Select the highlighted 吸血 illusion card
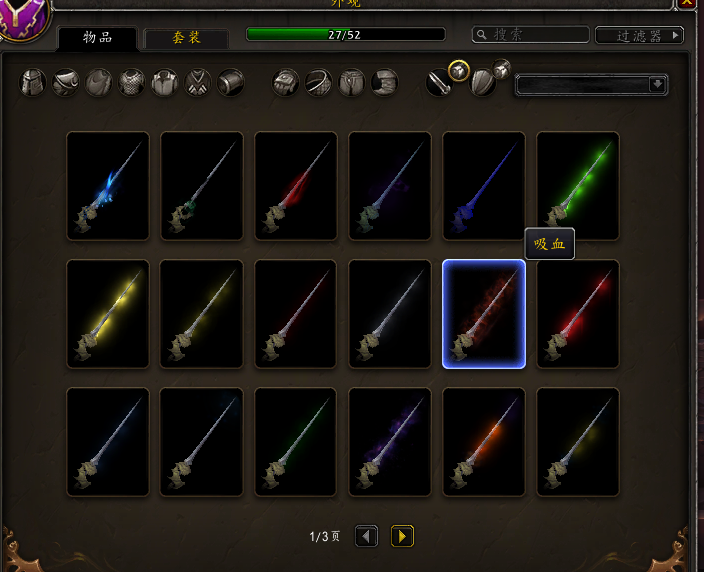This screenshot has width=704, height=572. point(484,314)
